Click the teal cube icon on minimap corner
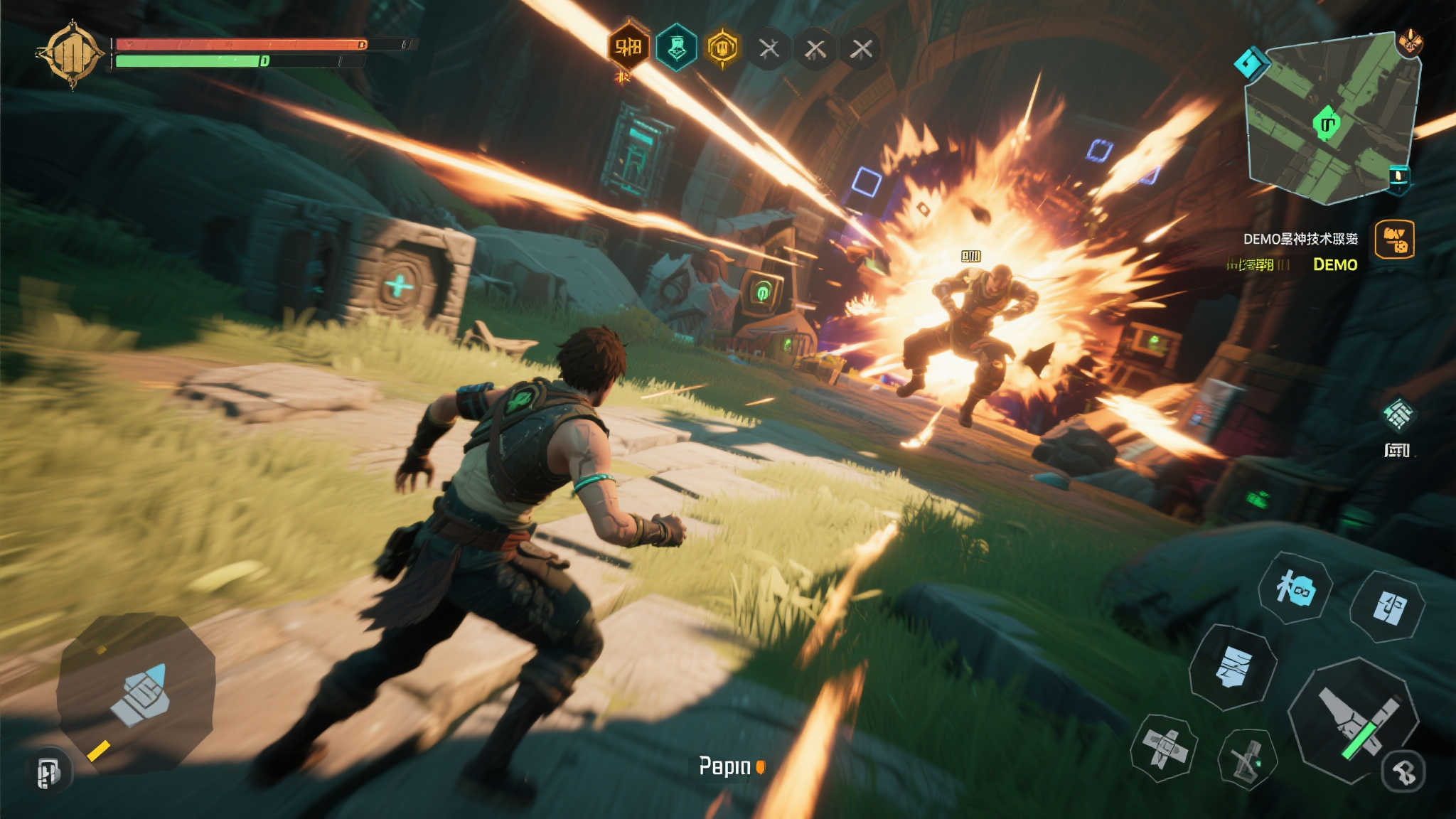1456x819 pixels. point(1251,63)
